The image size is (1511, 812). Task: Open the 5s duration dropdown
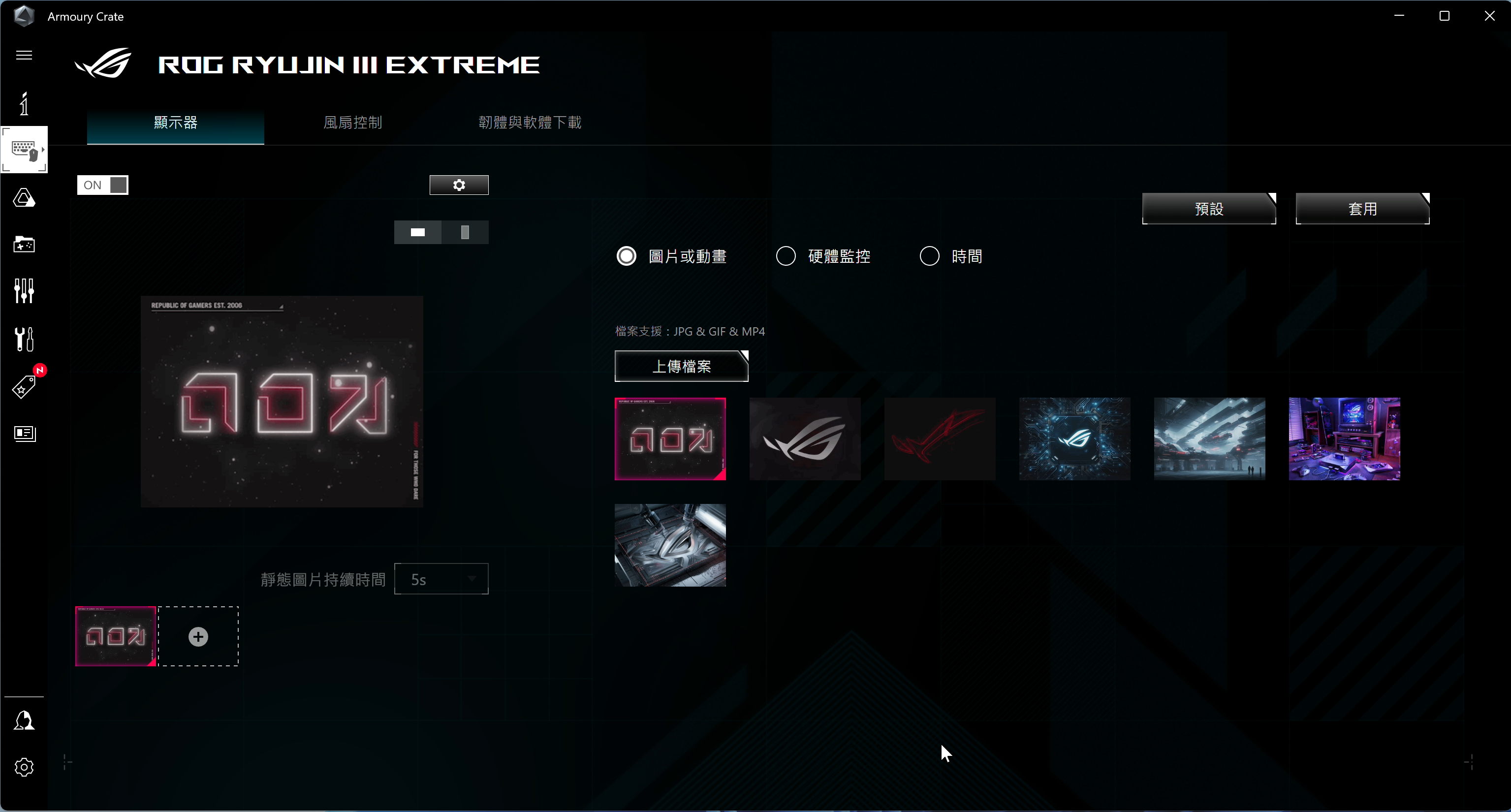tap(441, 579)
